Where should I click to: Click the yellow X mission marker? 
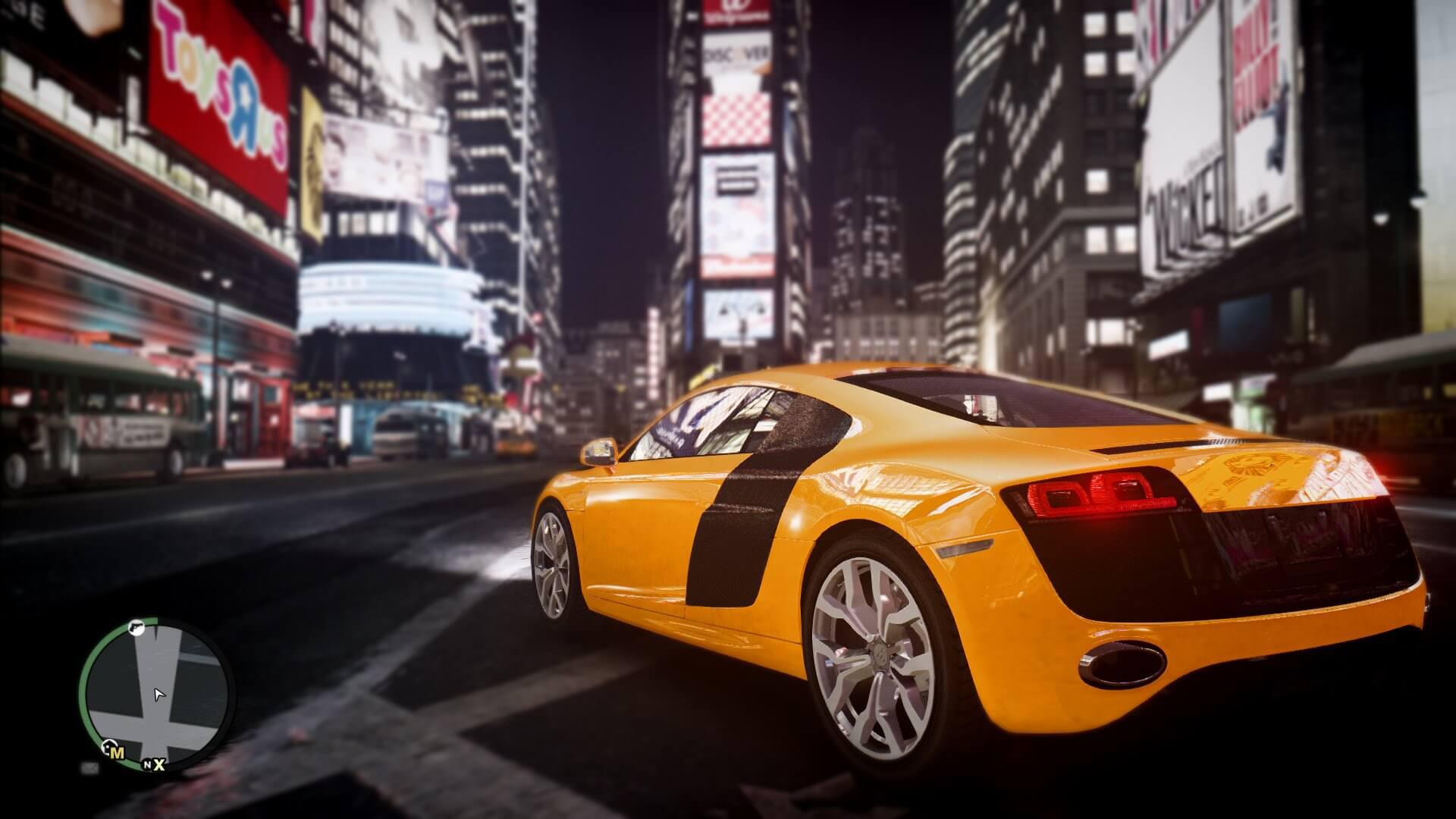pos(160,764)
